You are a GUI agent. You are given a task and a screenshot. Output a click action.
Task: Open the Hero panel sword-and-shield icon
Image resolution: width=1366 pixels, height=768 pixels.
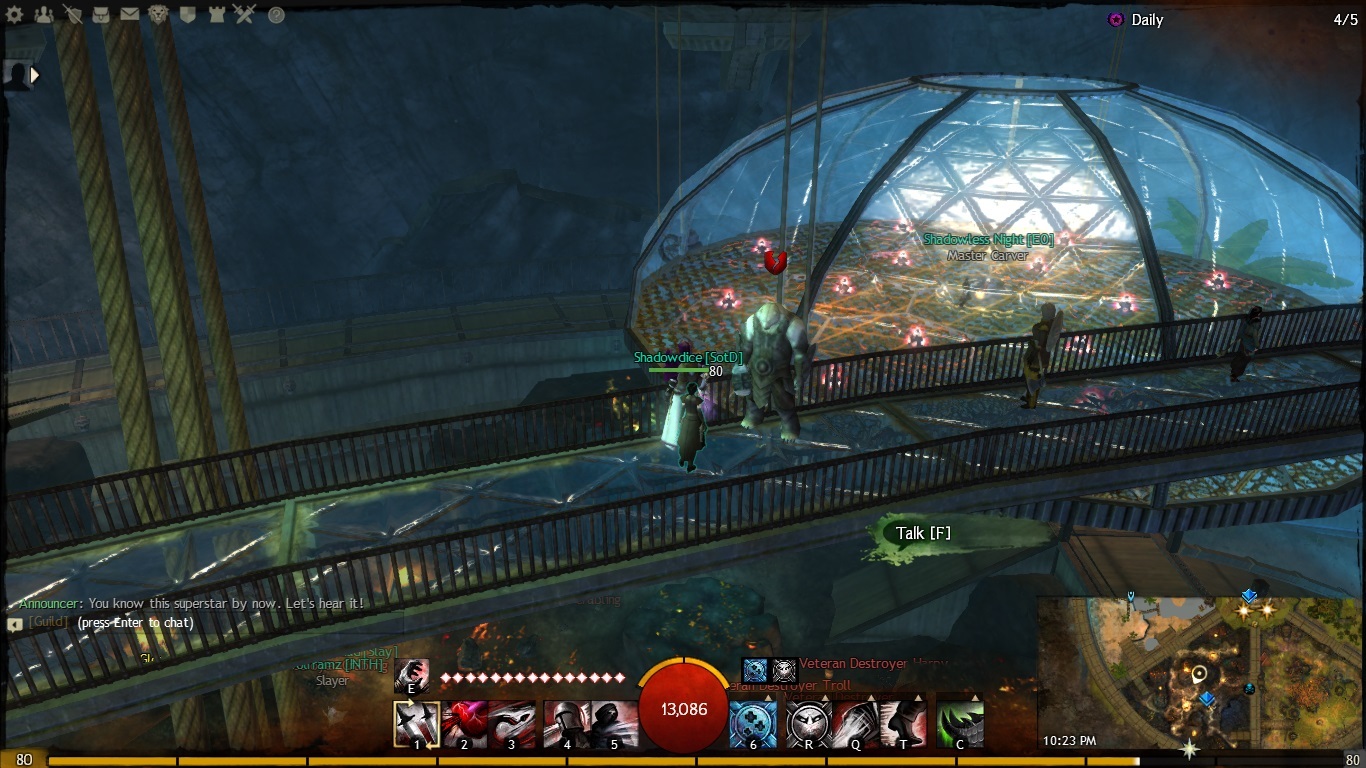pos(73,15)
